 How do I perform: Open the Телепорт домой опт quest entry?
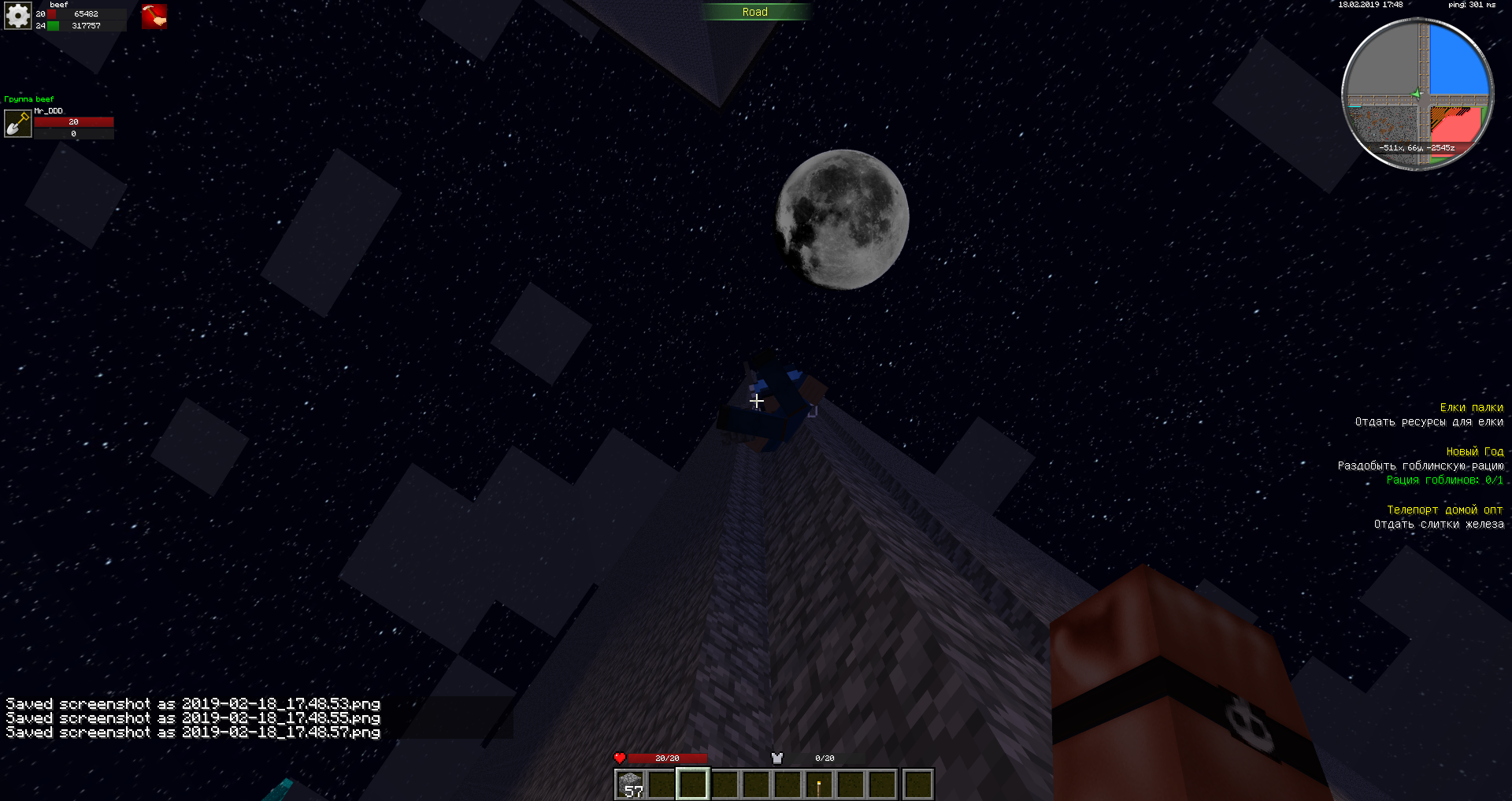tap(1444, 510)
